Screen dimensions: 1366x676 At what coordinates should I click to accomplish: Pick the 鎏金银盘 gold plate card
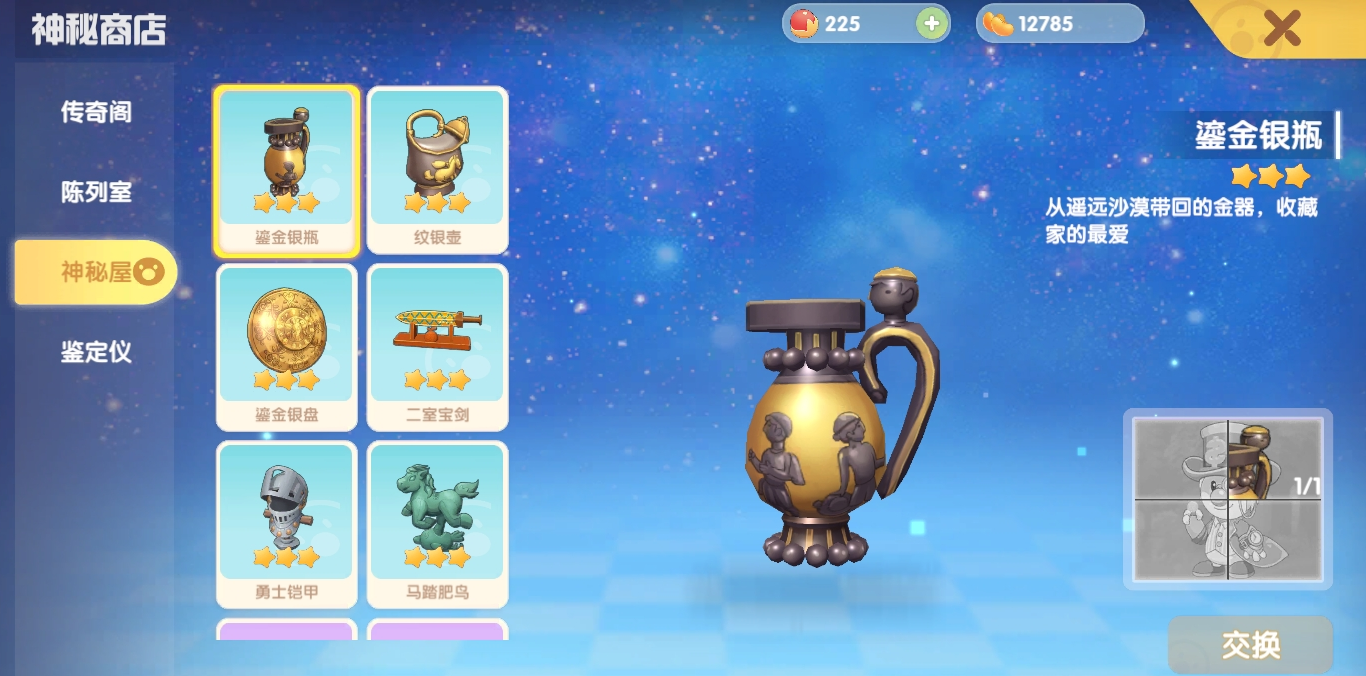286,347
